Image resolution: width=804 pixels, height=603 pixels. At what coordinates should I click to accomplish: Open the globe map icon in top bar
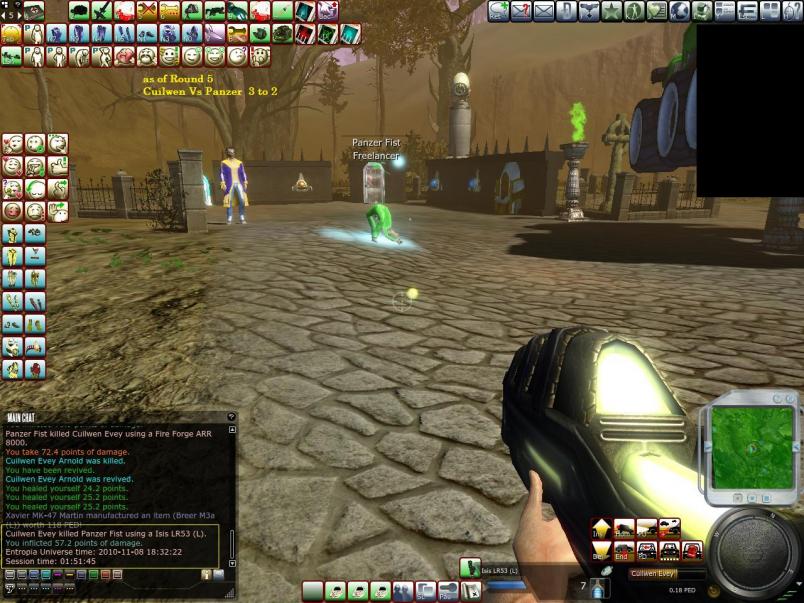679,11
